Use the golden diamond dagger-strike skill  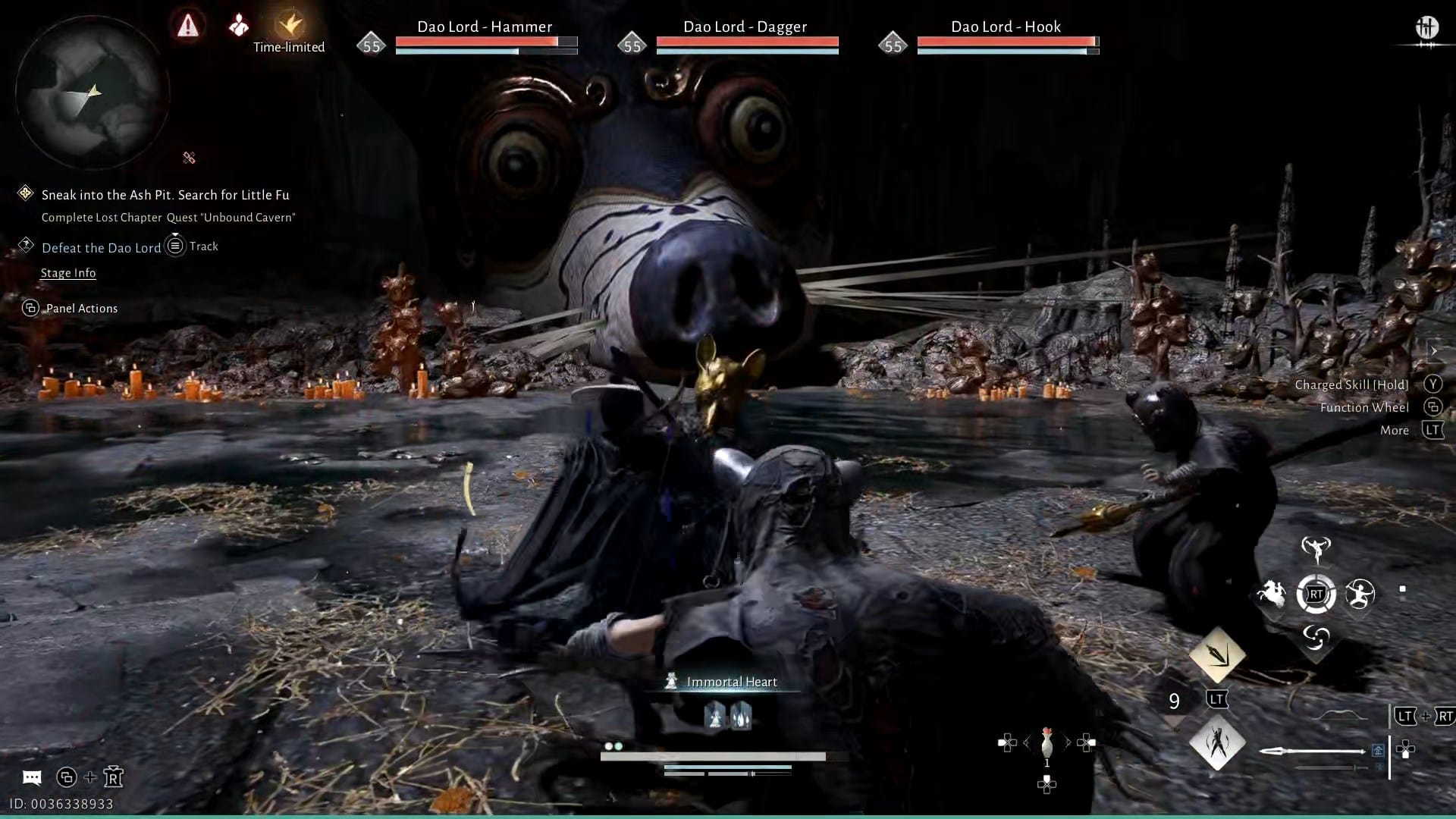click(1217, 654)
